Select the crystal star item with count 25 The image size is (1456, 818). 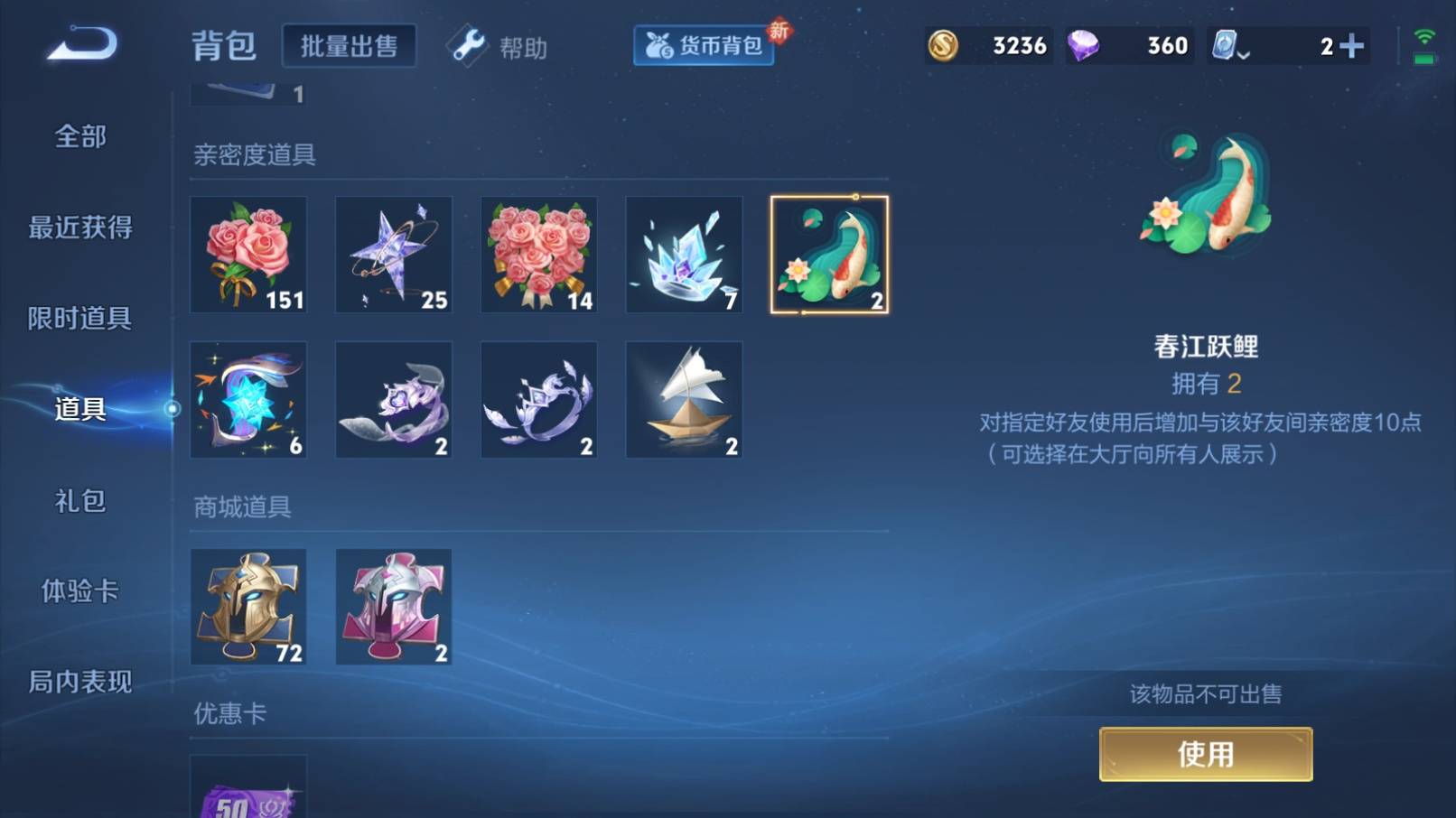394,254
